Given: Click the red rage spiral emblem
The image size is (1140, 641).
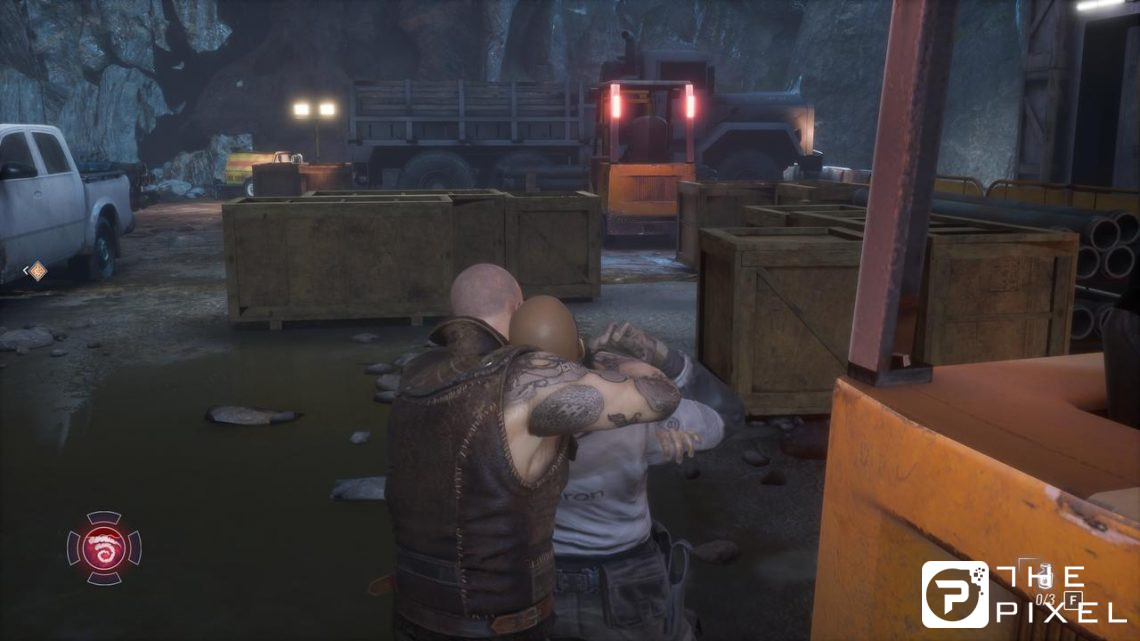Looking at the screenshot, I should [104, 547].
